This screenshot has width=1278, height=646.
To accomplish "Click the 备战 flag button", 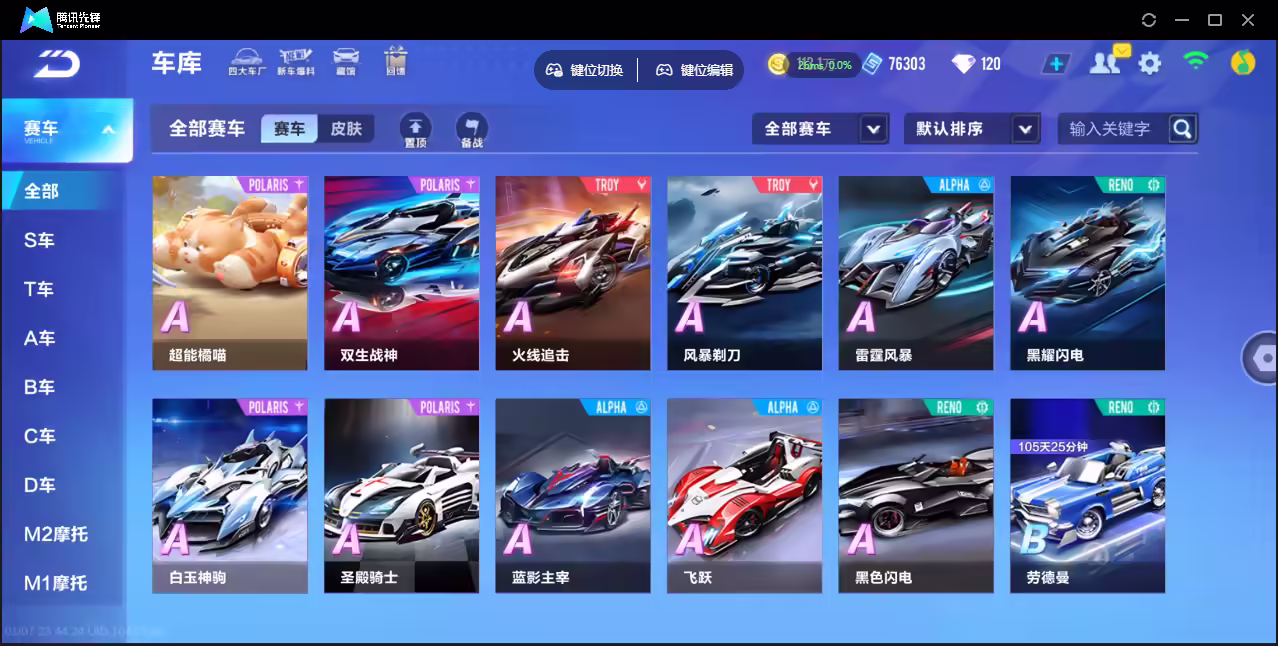I will pyautogui.click(x=472, y=130).
